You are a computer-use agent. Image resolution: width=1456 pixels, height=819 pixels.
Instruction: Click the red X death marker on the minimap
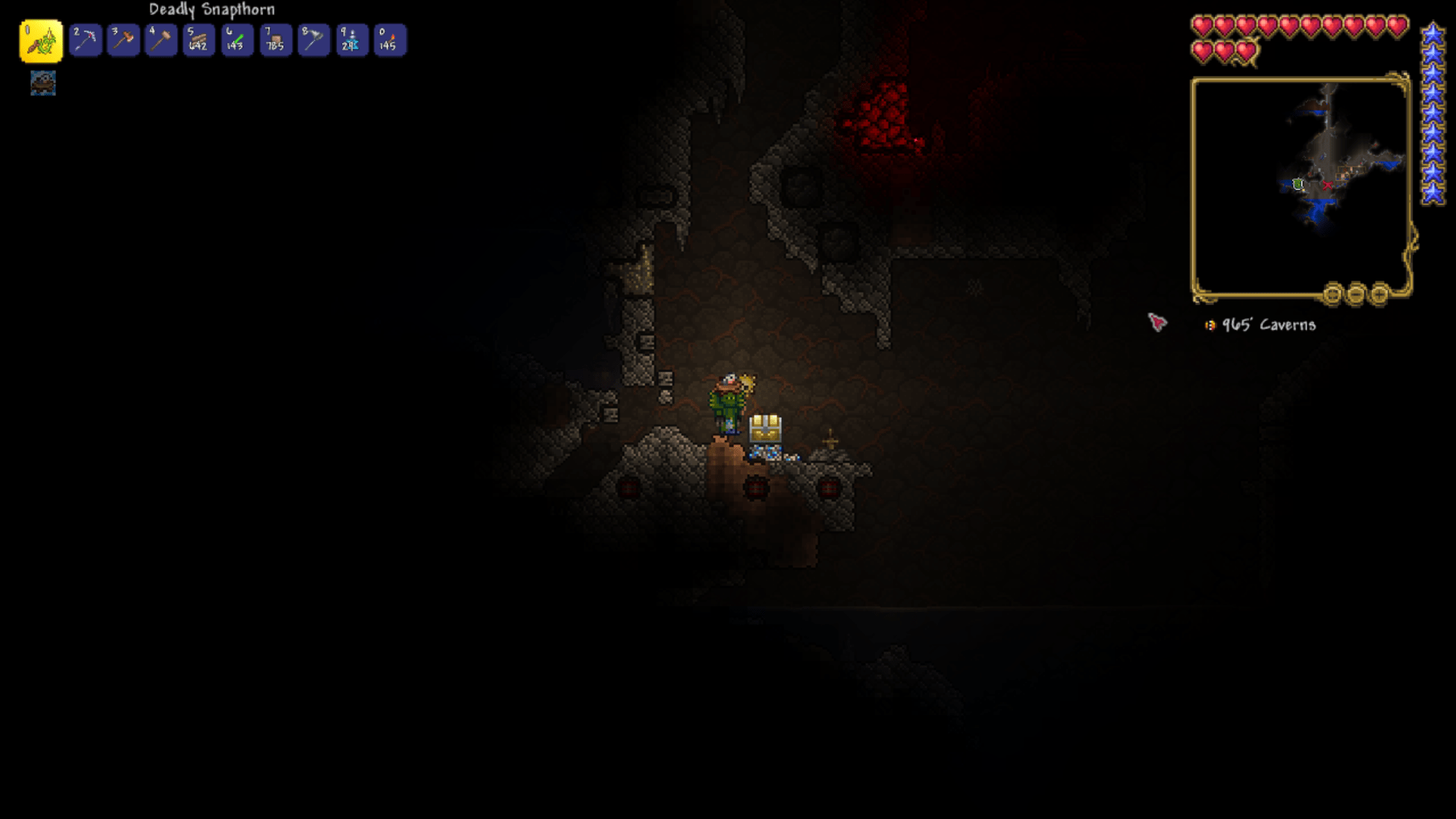pos(1328,184)
